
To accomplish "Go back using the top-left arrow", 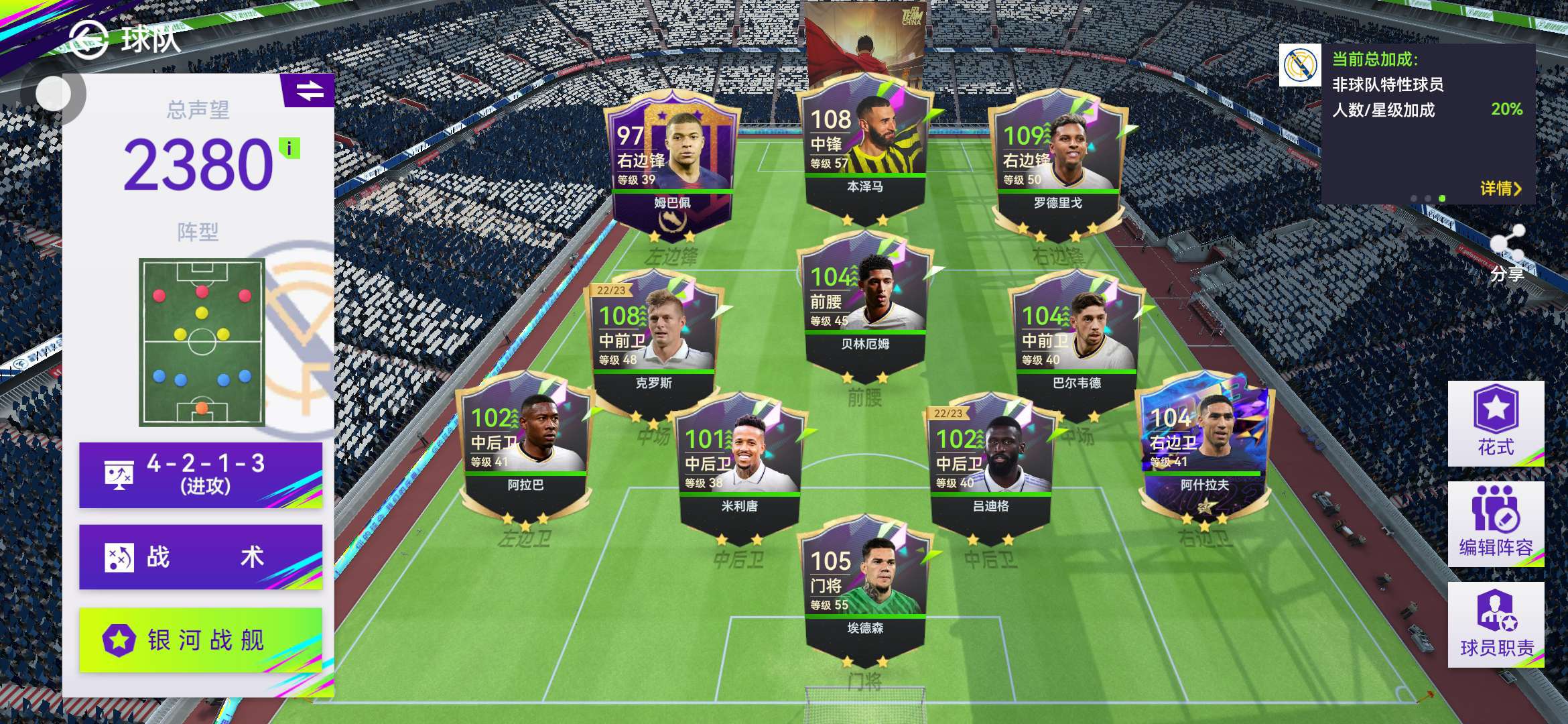I will (88, 39).
